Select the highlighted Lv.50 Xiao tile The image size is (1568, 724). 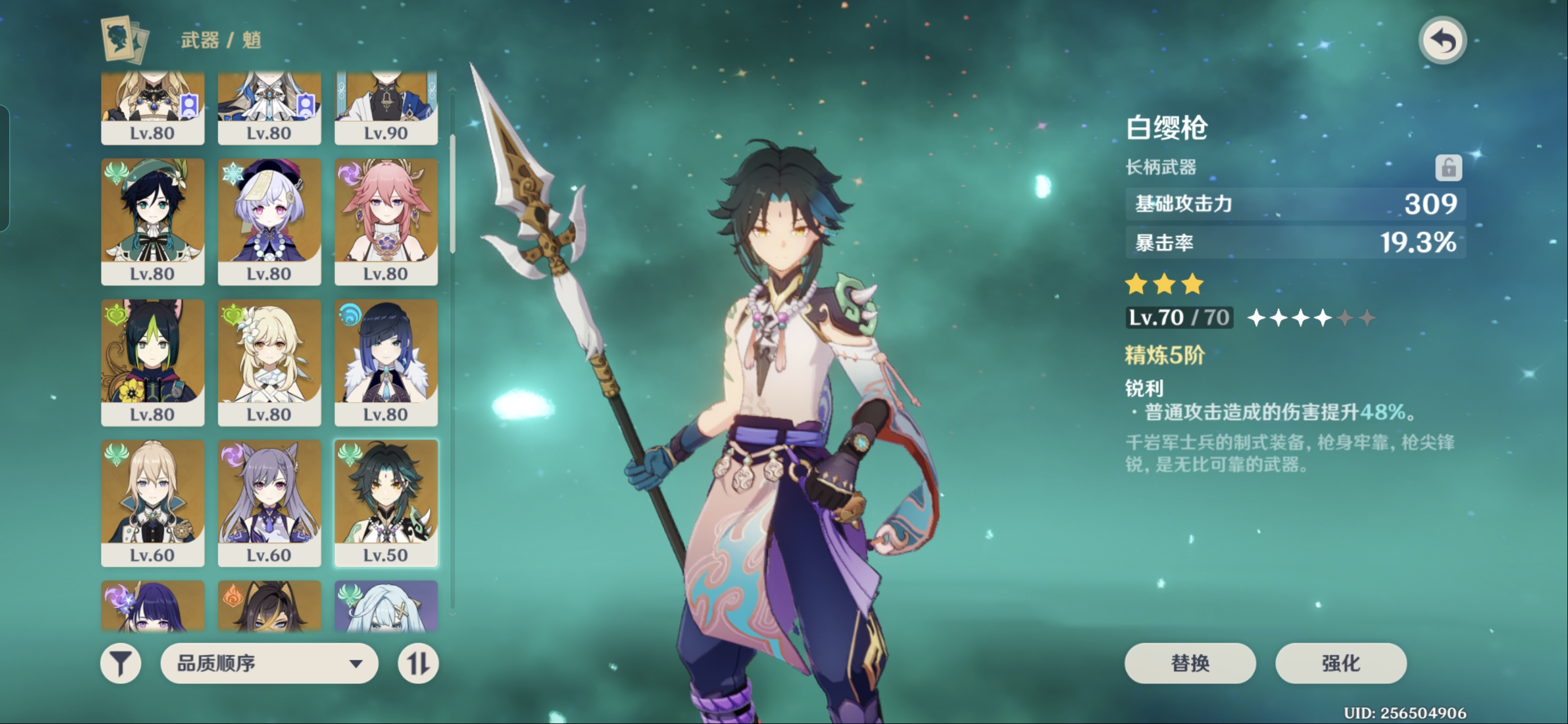point(386,502)
